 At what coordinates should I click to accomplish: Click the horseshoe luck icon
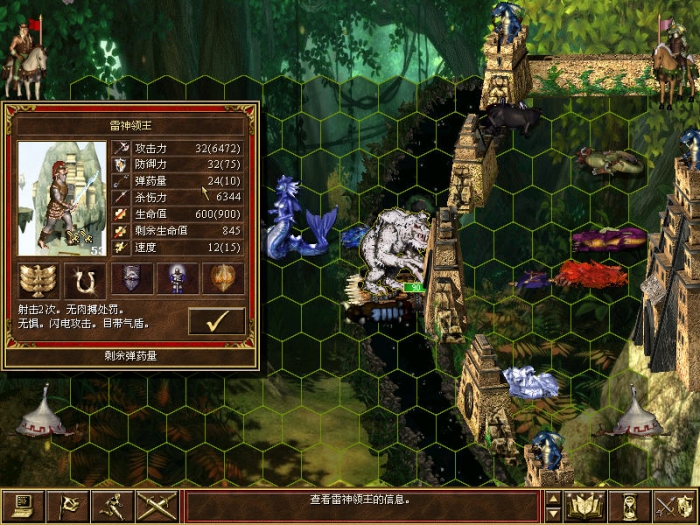pos(85,278)
